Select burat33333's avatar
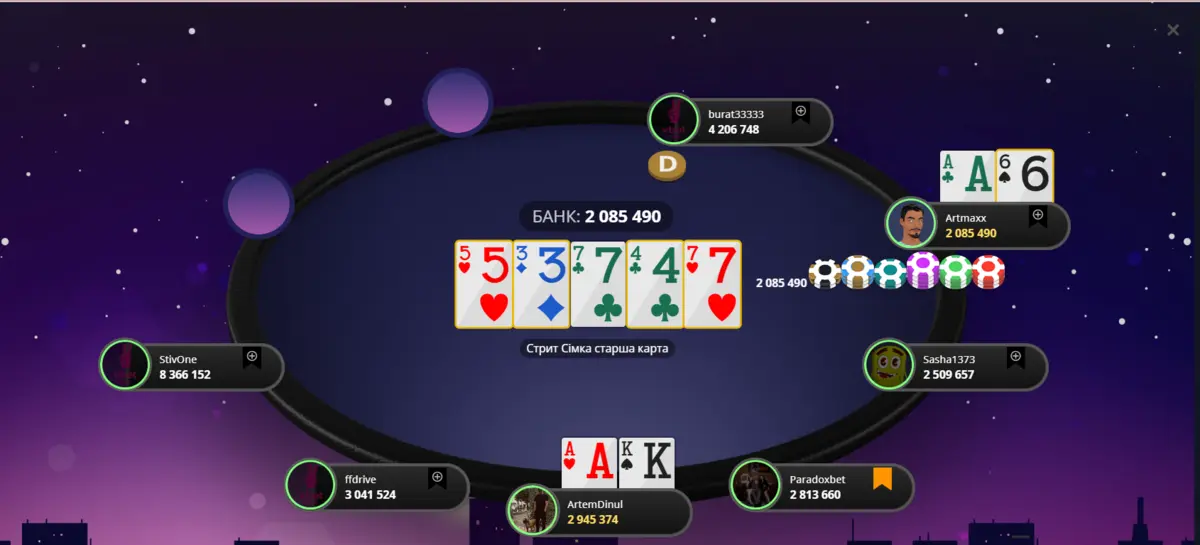The height and width of the screenshot is (545, 1200). (x=674, y=121)
